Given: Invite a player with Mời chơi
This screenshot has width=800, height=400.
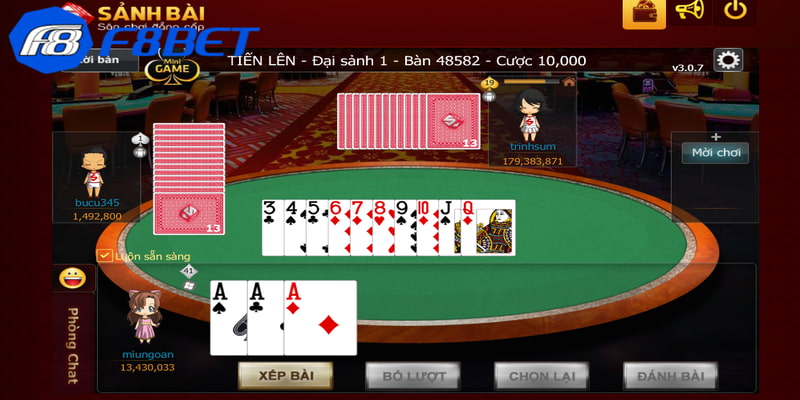Looking at the screenshot, I should 715,153.
